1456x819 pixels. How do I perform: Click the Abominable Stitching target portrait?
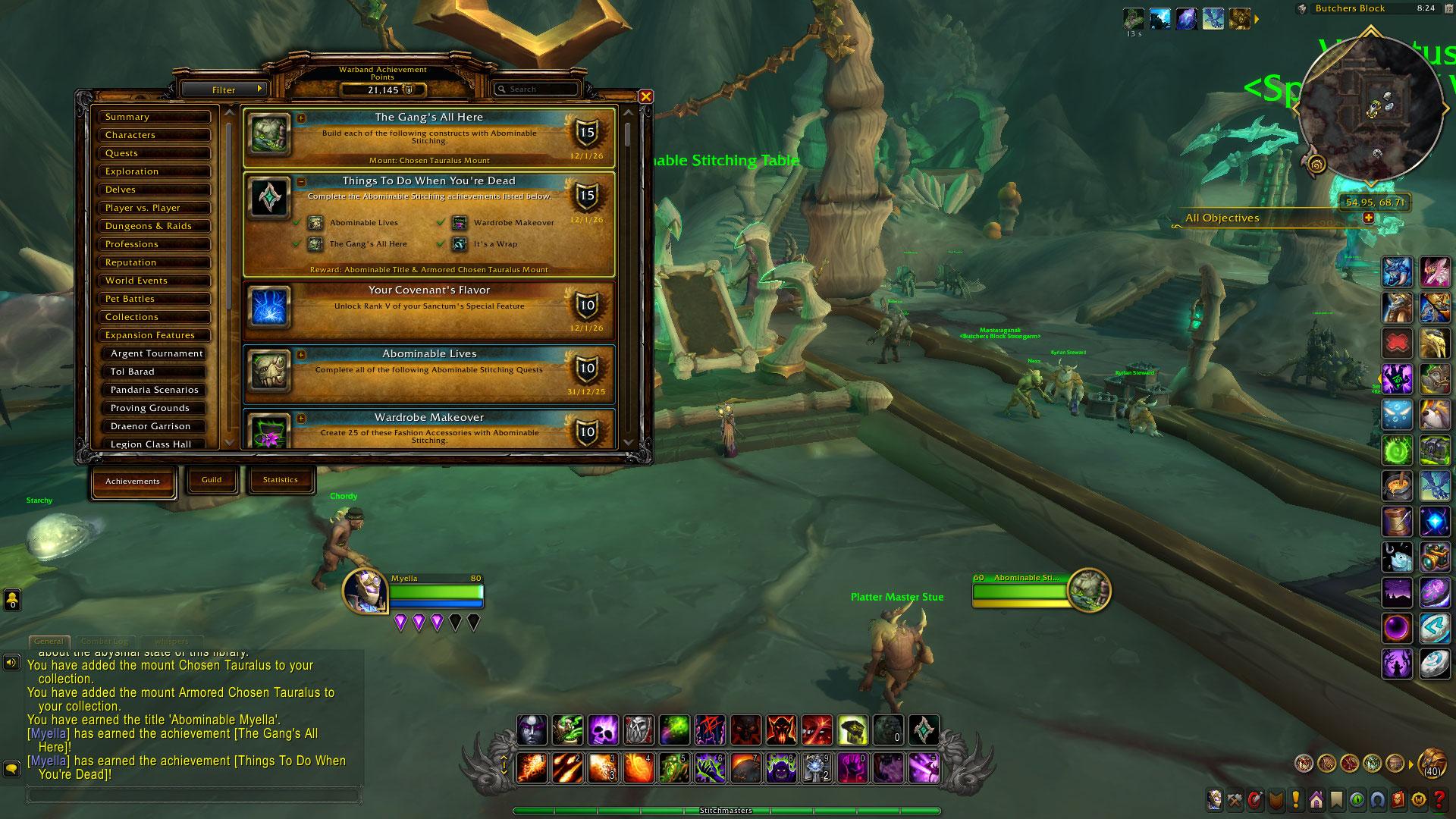[1088, 590]
